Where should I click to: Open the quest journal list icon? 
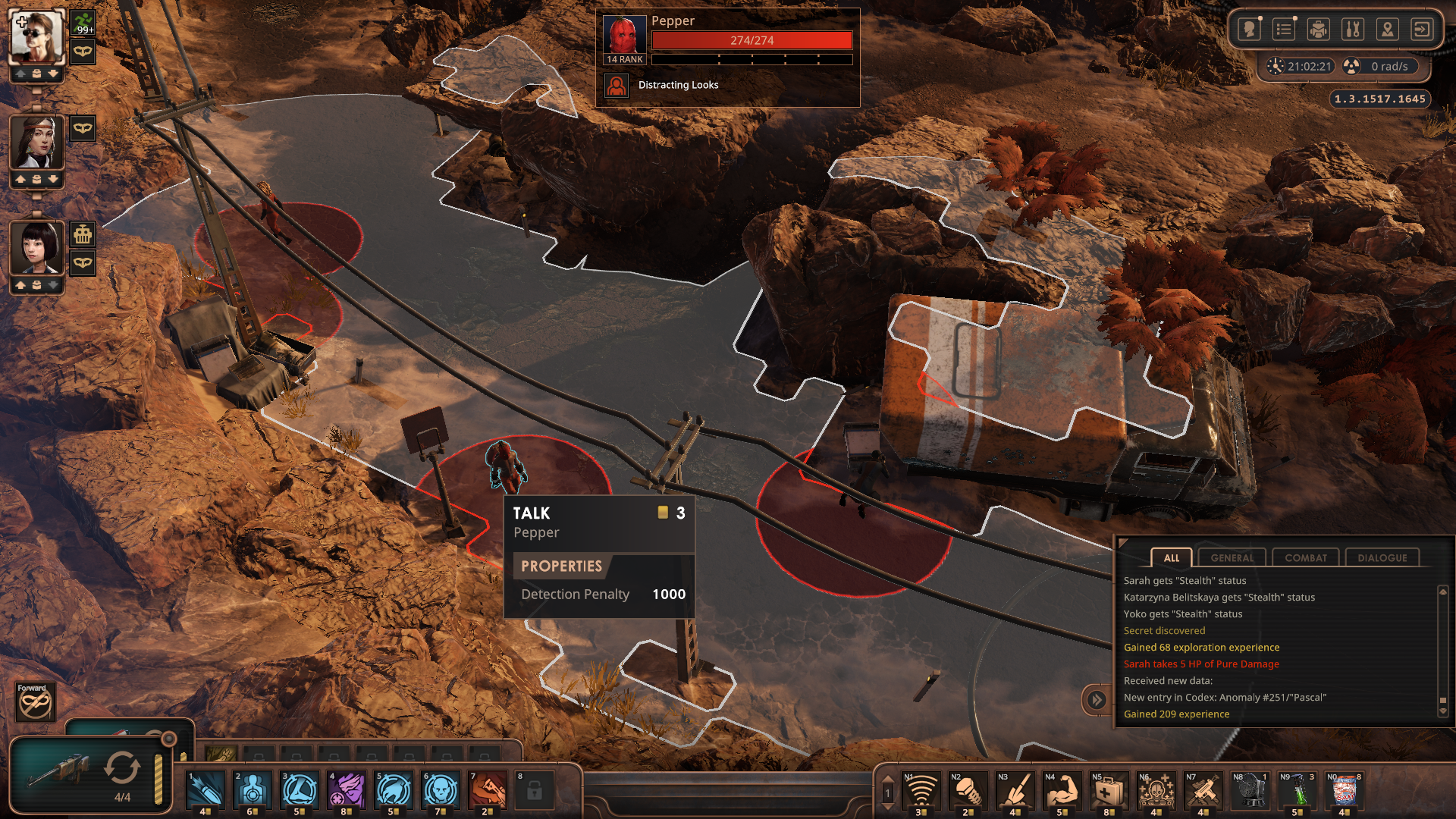click(x=1284, y=30)
